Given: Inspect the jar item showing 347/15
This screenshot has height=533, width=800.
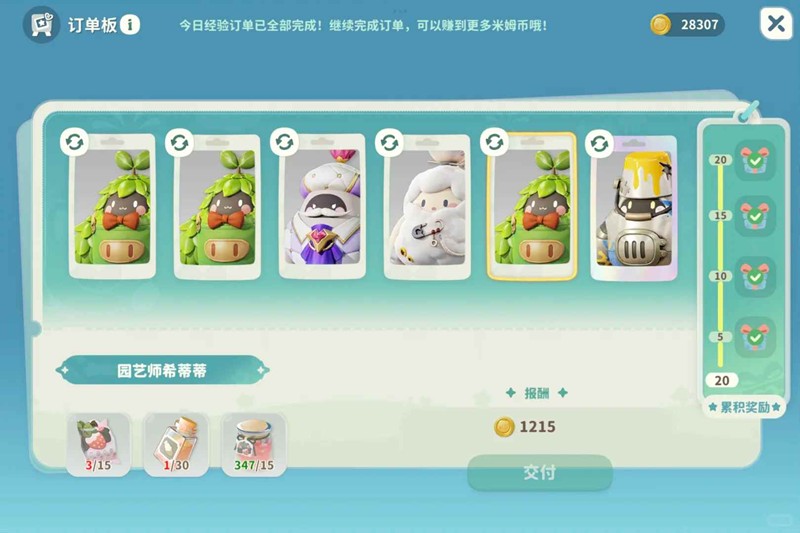Looking at the screenshot, I should 253,443.
